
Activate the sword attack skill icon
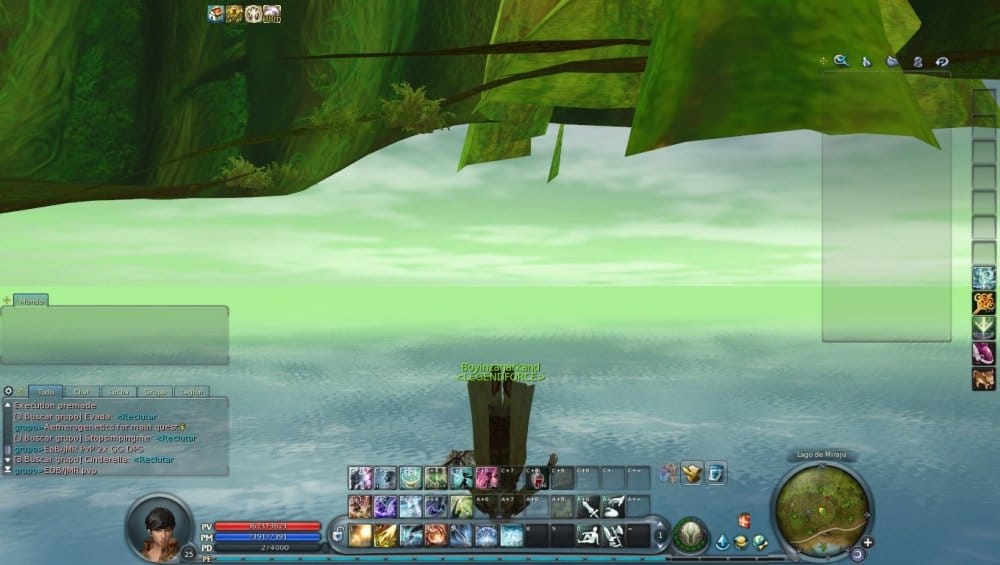click(x=588, y=507)
